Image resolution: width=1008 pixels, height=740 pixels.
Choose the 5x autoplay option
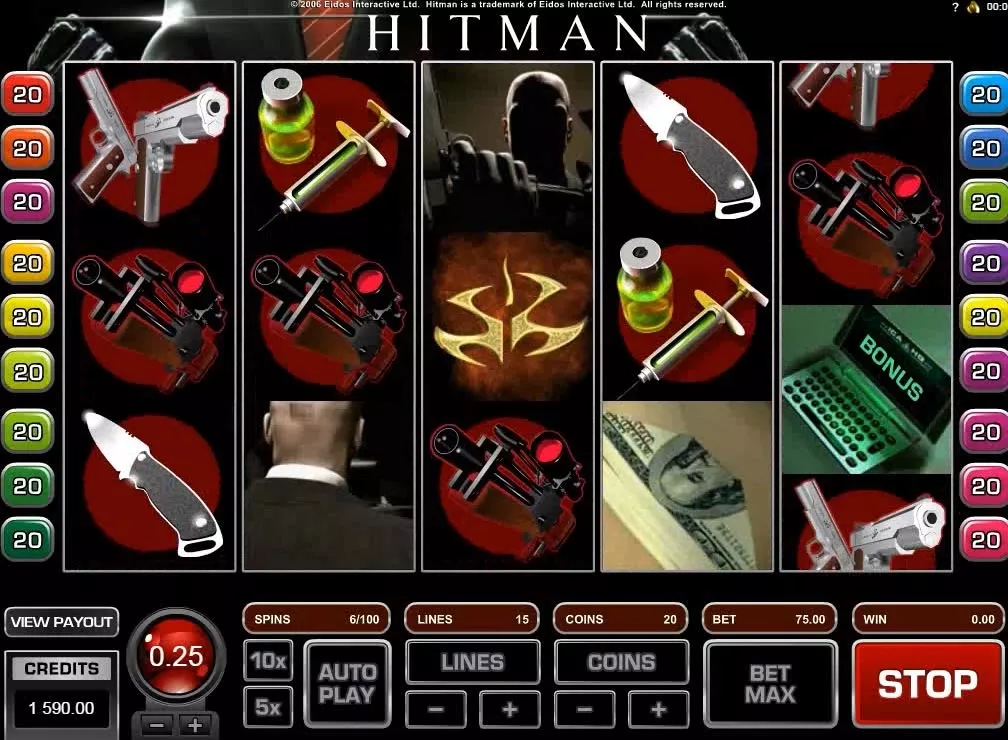pyautogui.click(x=268, y=707)
